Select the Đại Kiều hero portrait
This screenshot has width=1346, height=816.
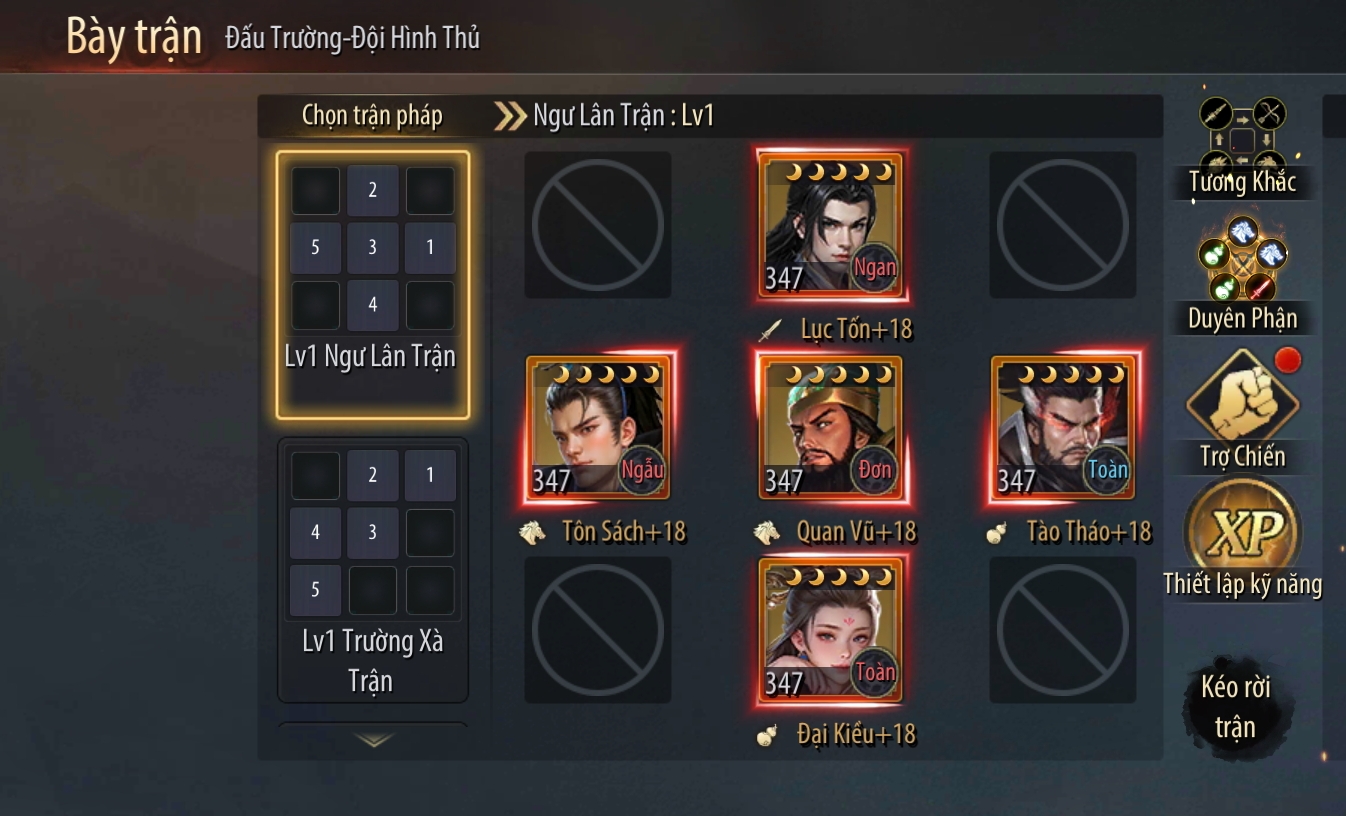(831, 630)
